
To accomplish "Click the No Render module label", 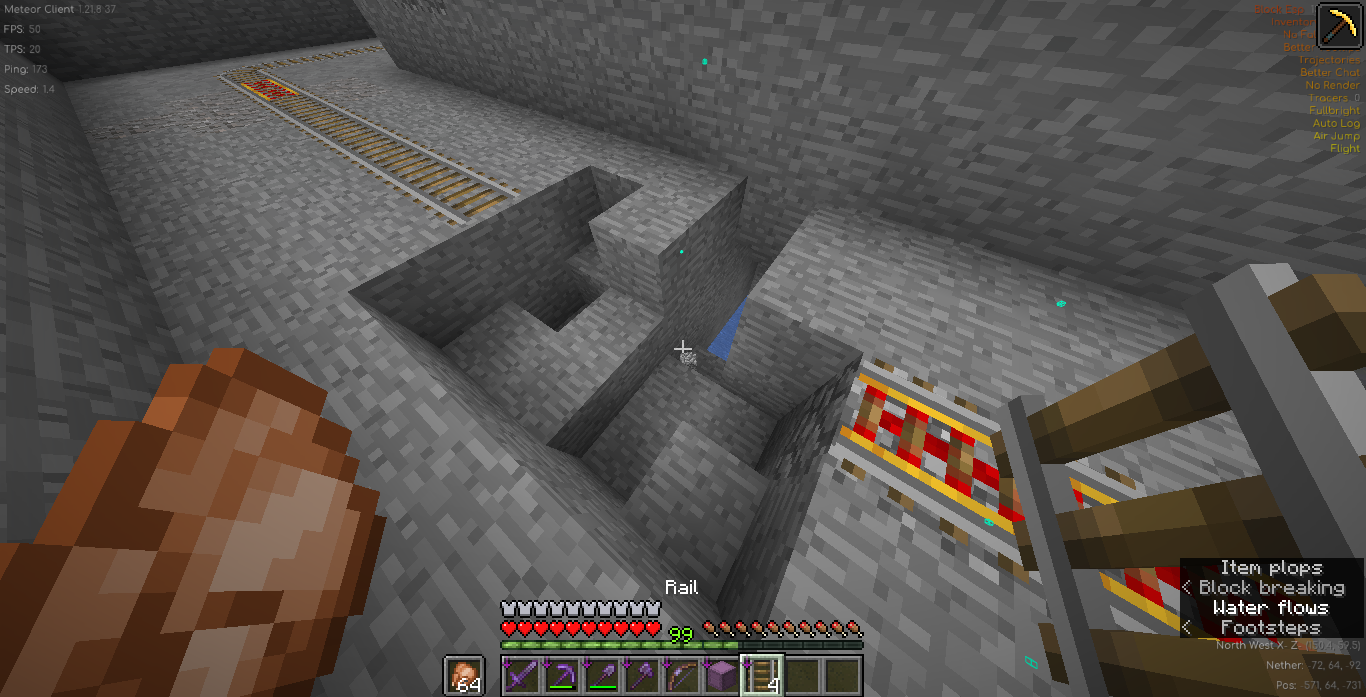I will point(1333,86).
